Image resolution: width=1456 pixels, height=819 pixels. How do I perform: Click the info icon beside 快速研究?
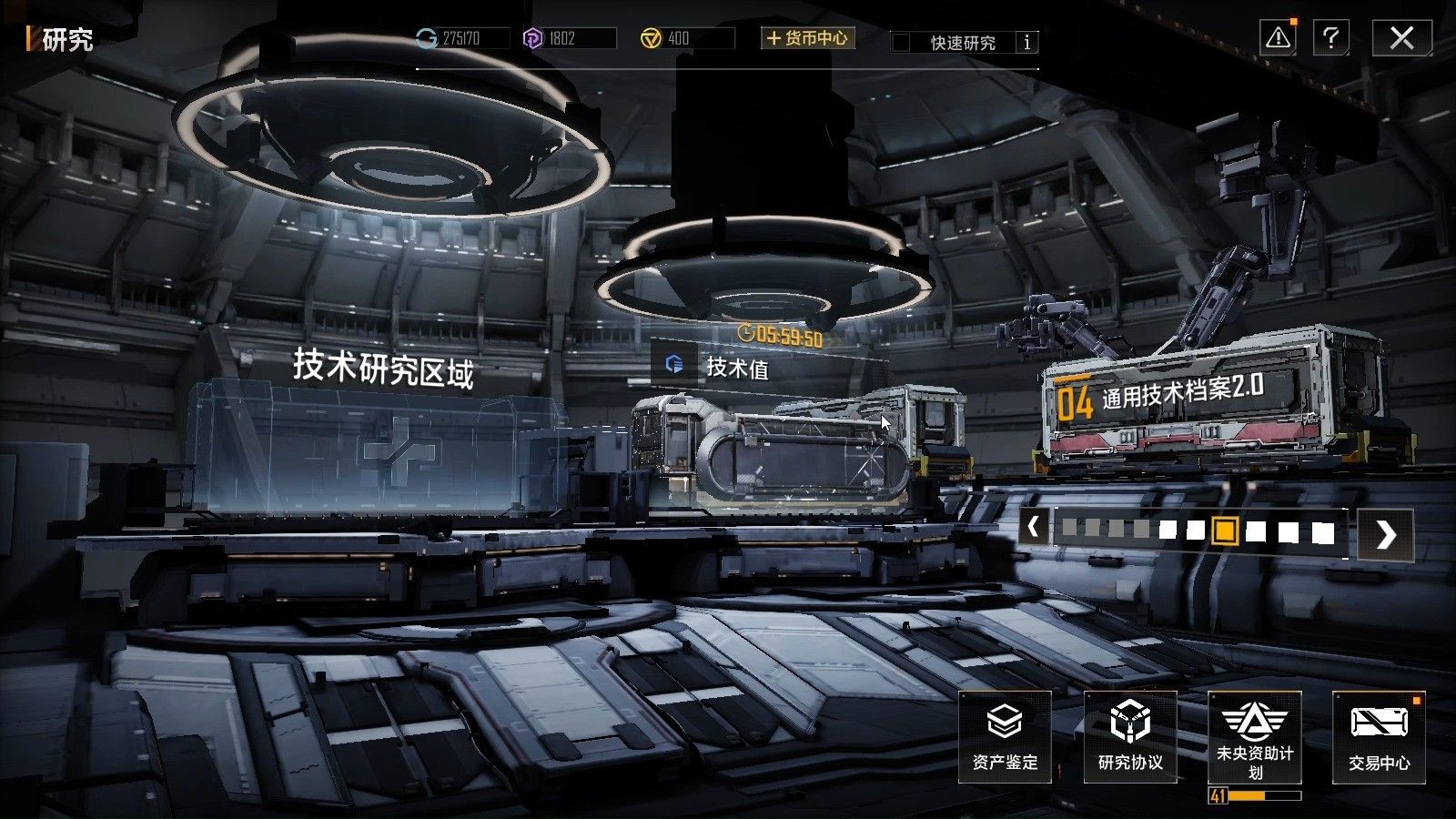(x=1027, y=42)
